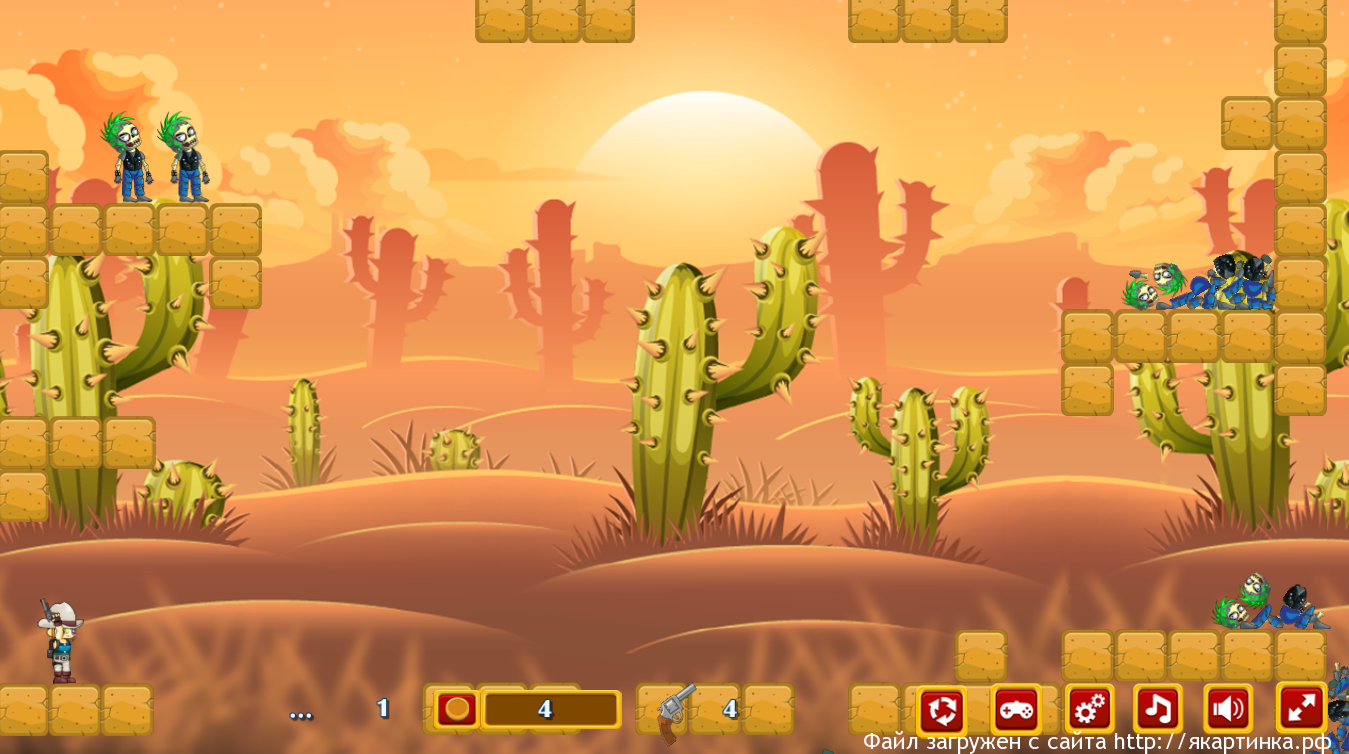Screen dimensions: 1349x754
Task: Click the red coin button
Action: 457,709
